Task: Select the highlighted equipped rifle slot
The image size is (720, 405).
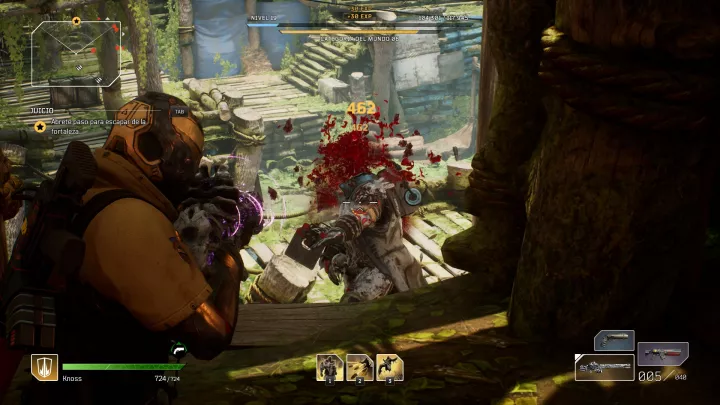Action: 604,367
